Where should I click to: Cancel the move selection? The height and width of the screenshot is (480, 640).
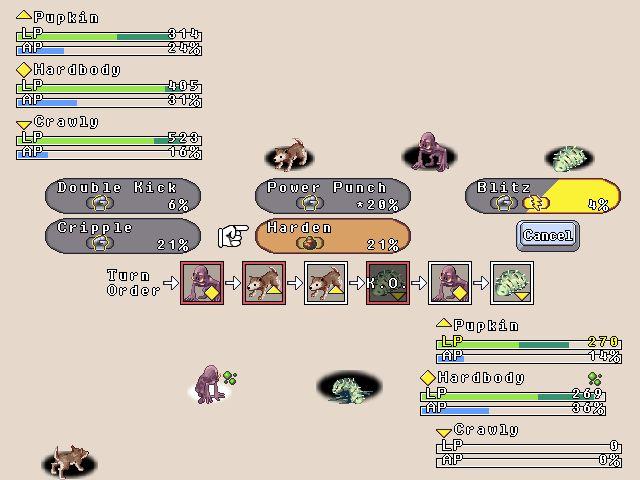click(x=548, y=236)
